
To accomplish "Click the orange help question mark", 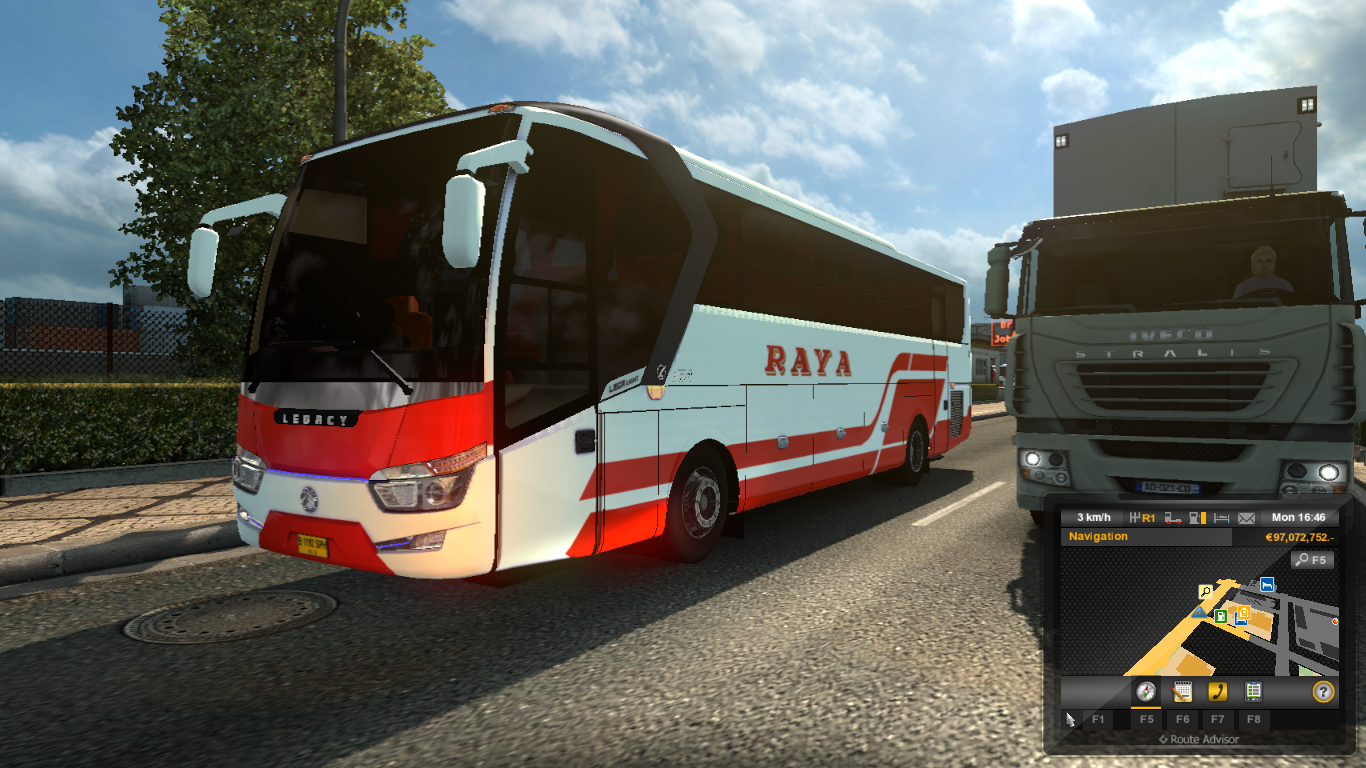I will 1323,692.
